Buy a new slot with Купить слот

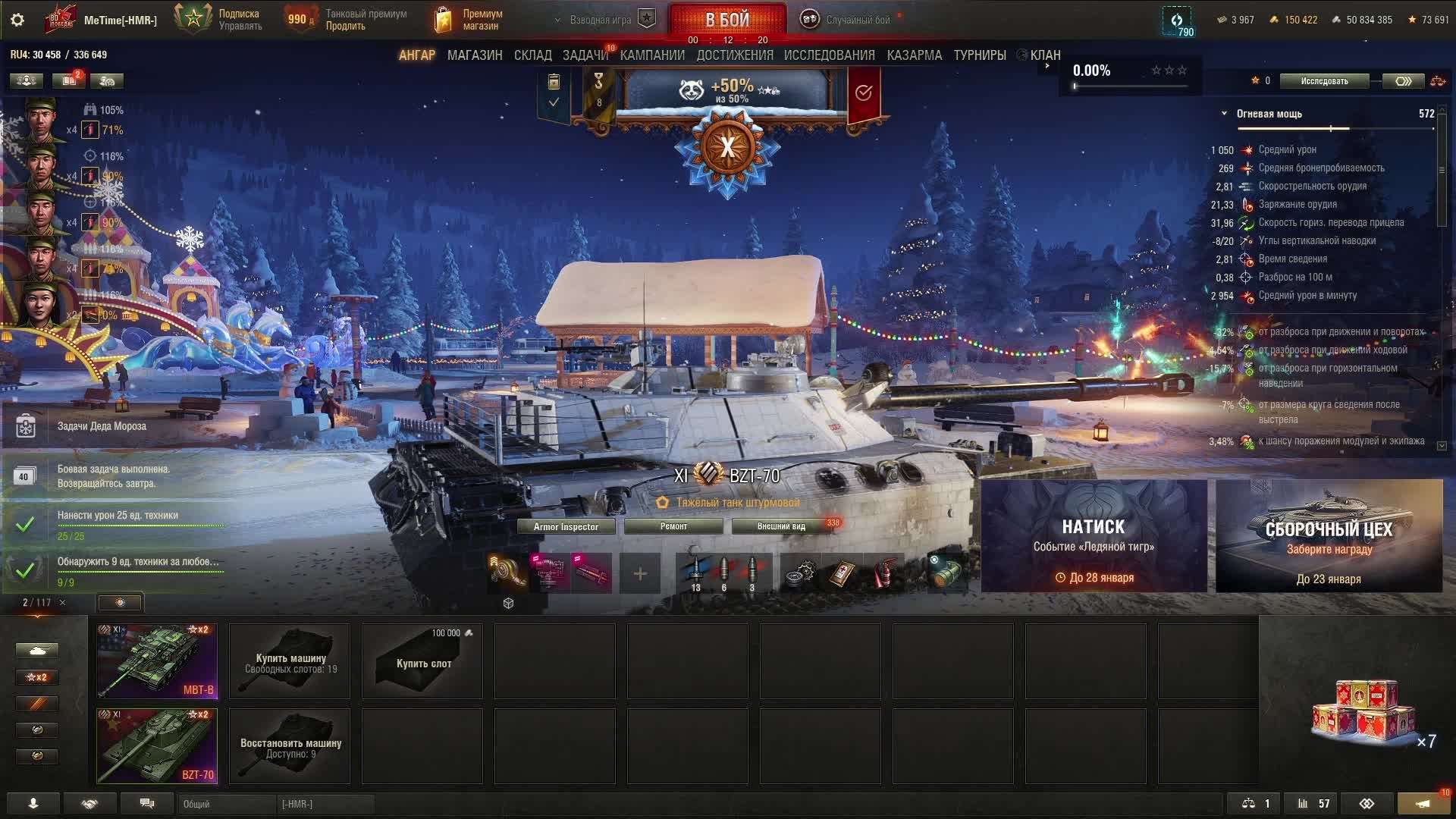(422, 661)
